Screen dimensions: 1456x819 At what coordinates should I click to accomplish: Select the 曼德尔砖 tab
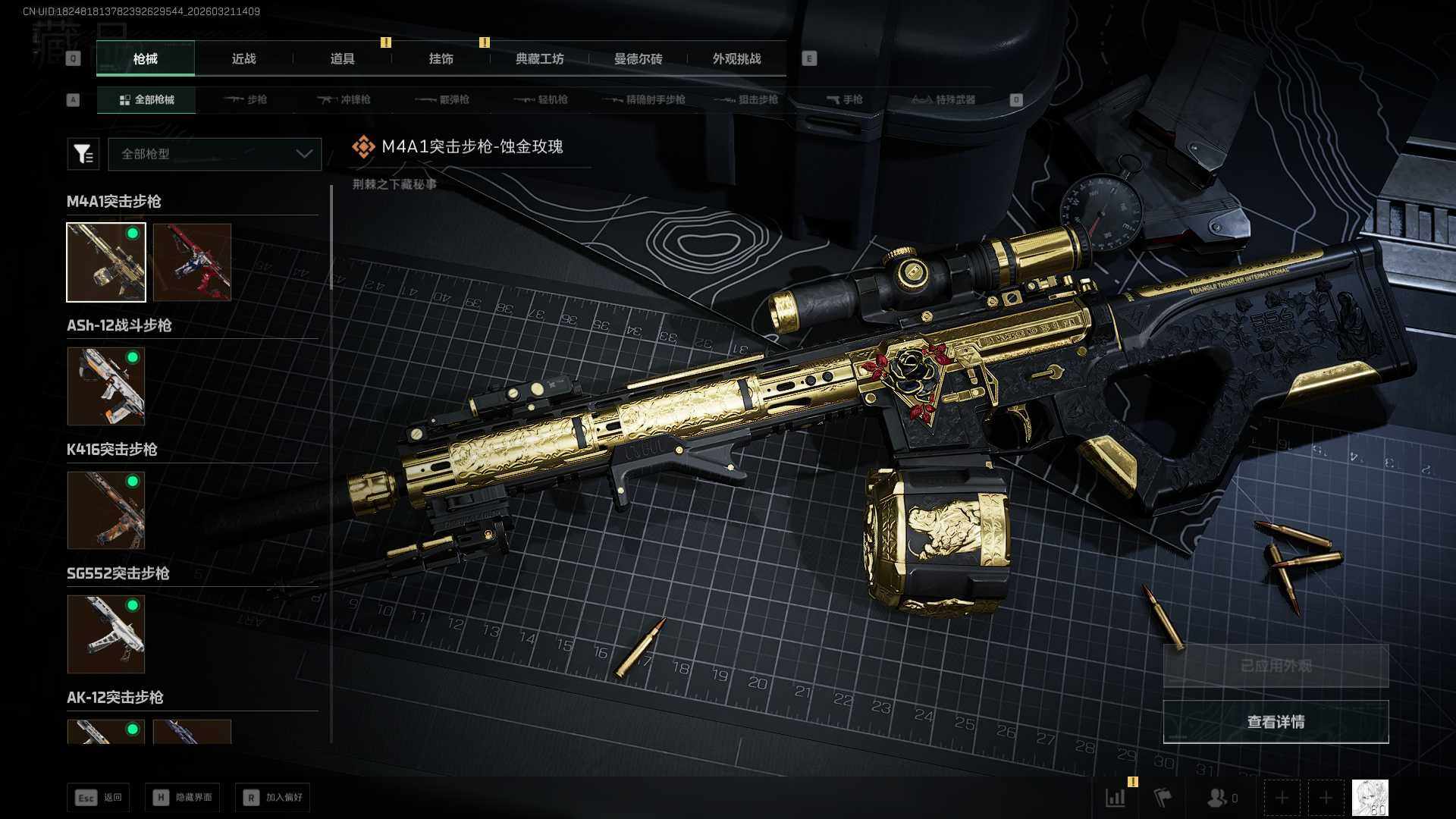[x=638, y=58]
